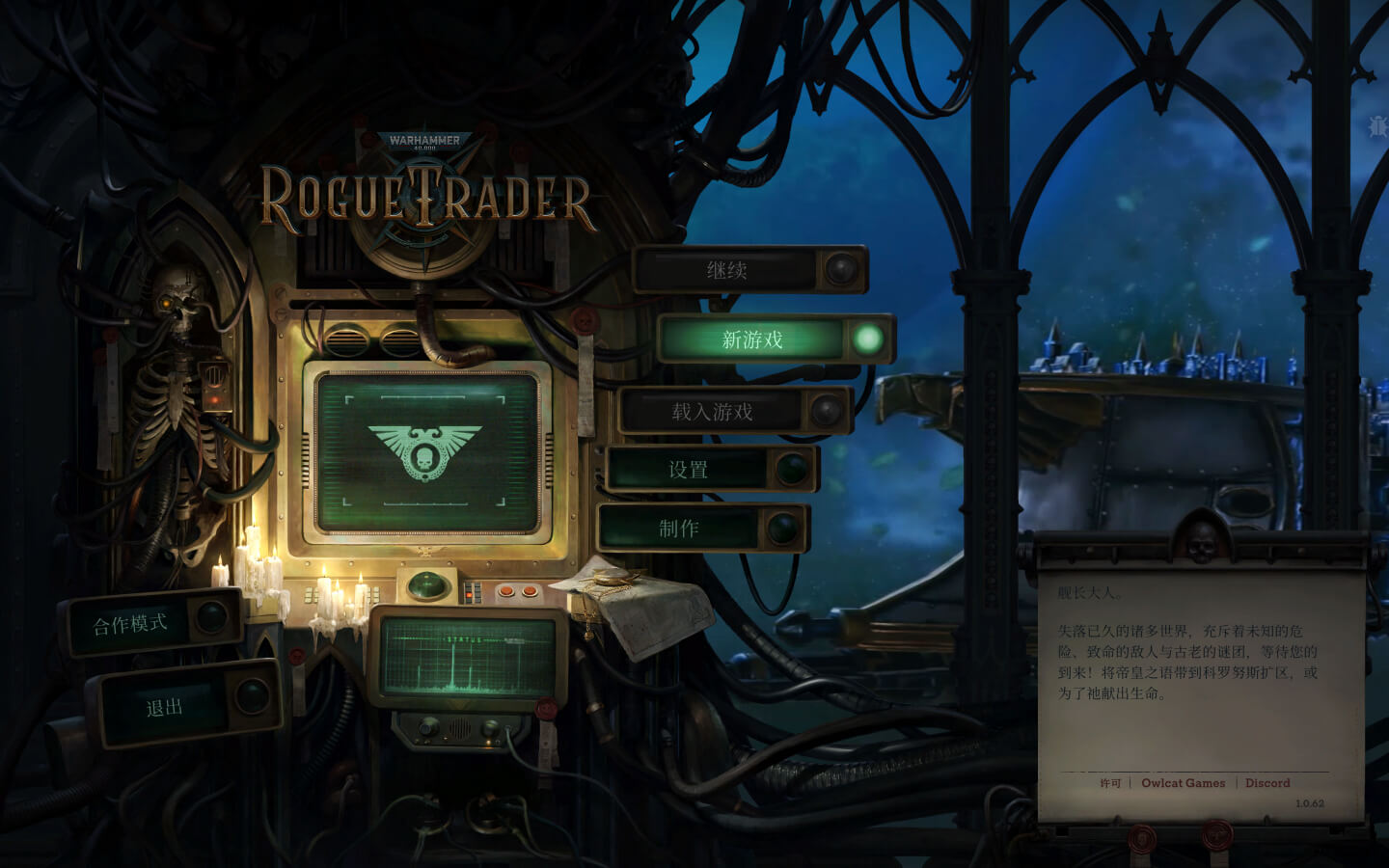The width and height of the screenshot is (1389, 868).
Task: Turn the dial knob below the status monitor
Action: pyautogui.click(x=428, y=726)
